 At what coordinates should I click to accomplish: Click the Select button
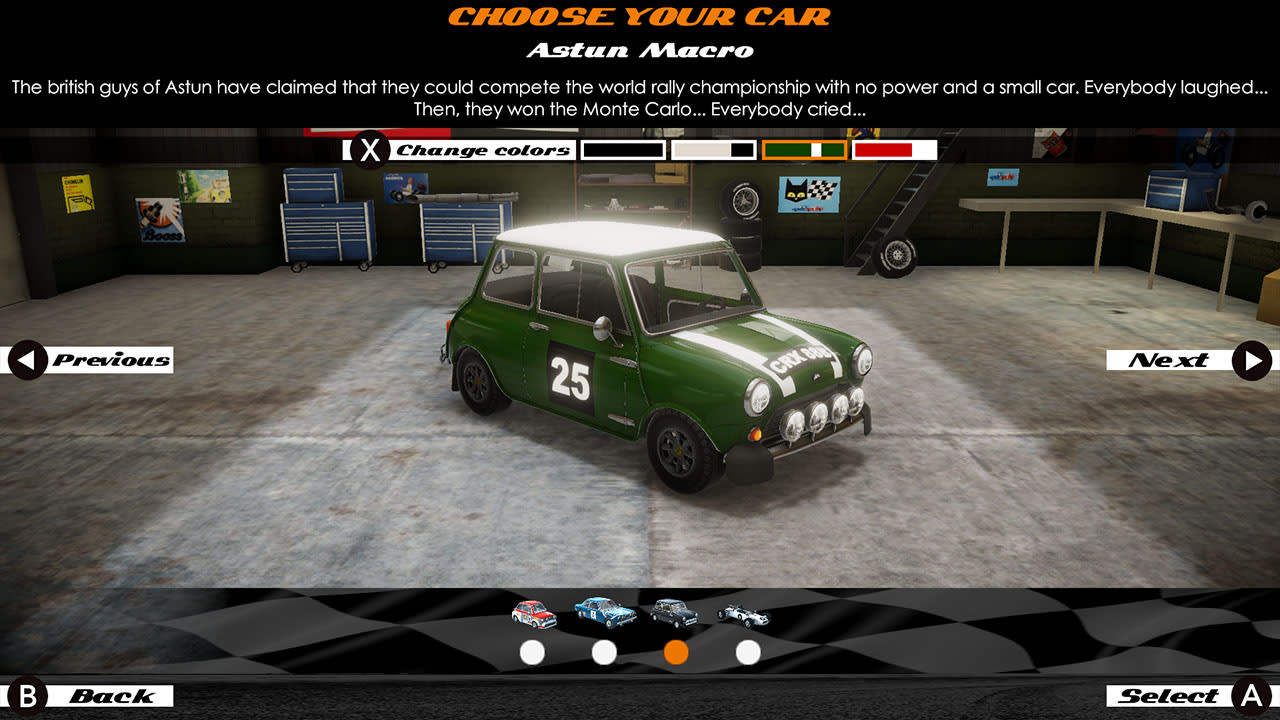tap(1190, 694)
